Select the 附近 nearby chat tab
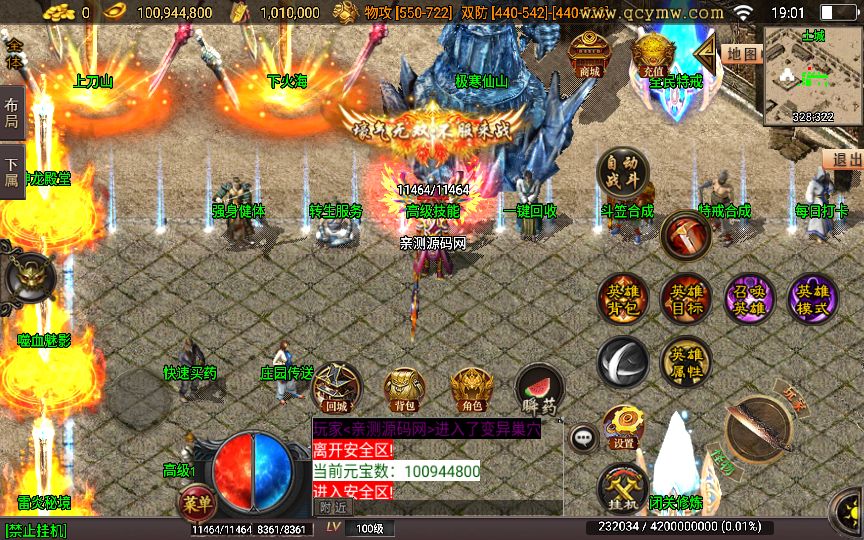 pos(335,507)
